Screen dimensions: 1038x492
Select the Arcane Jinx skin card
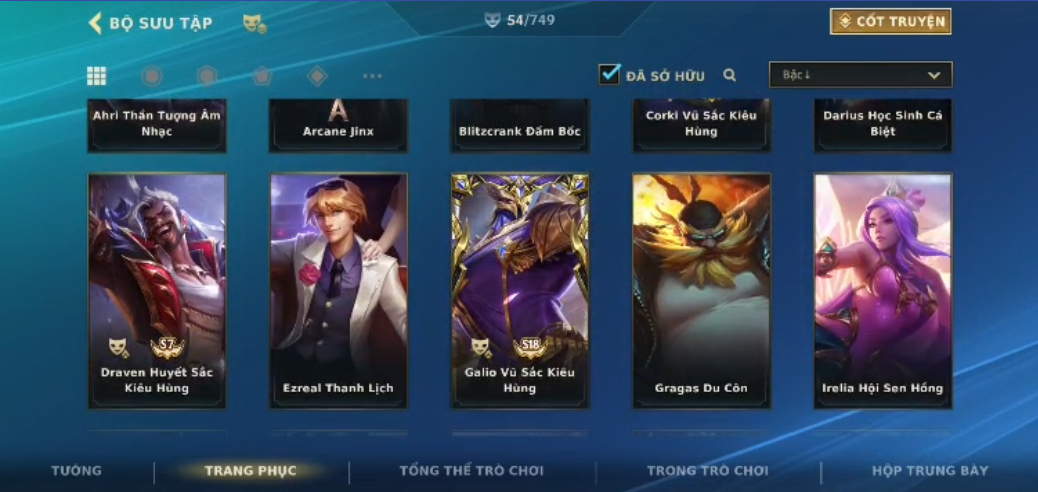339,126
